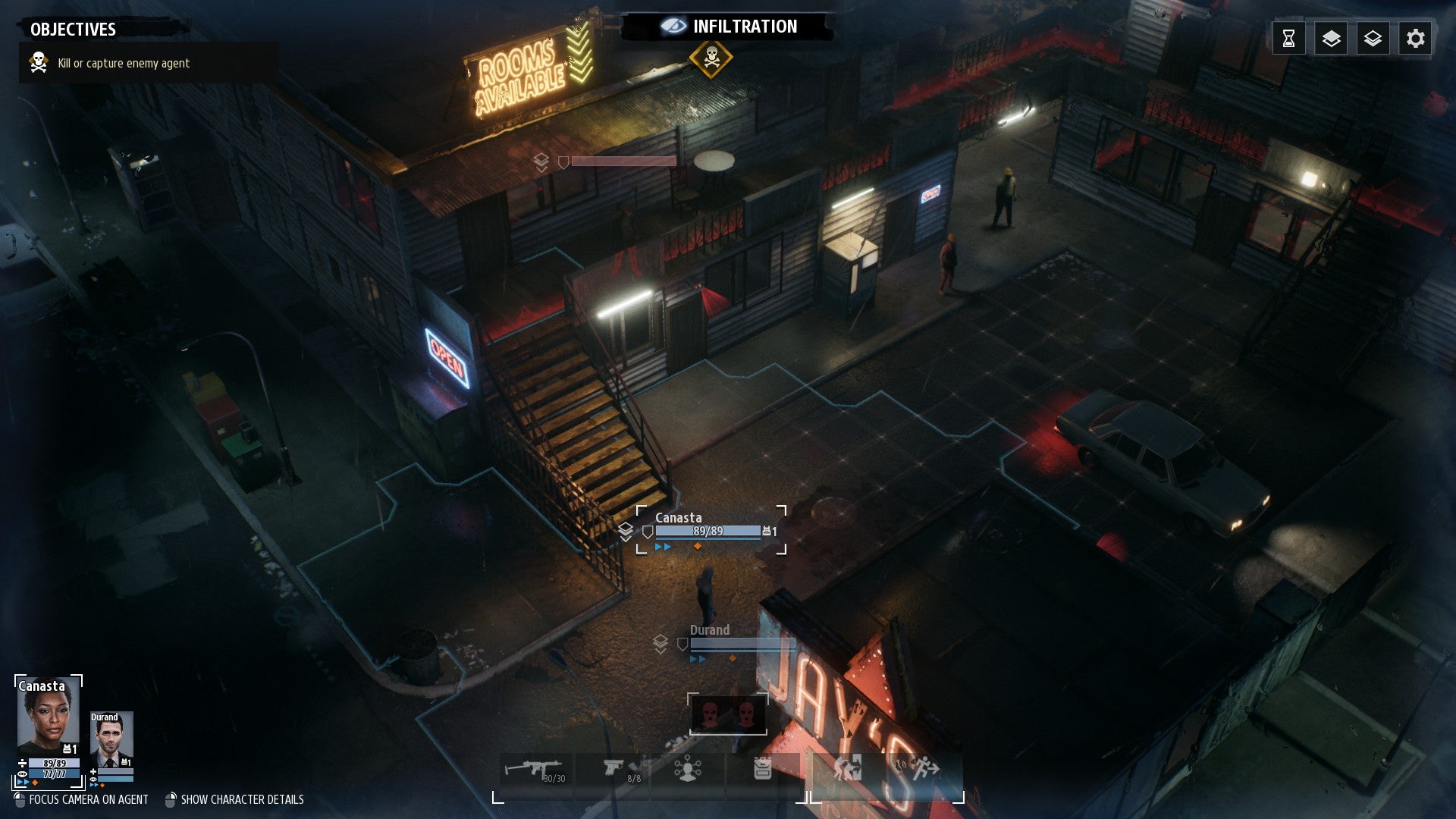
Task: Click the two red balaclava enemies indicator
Action: click(x=728, y=714)
